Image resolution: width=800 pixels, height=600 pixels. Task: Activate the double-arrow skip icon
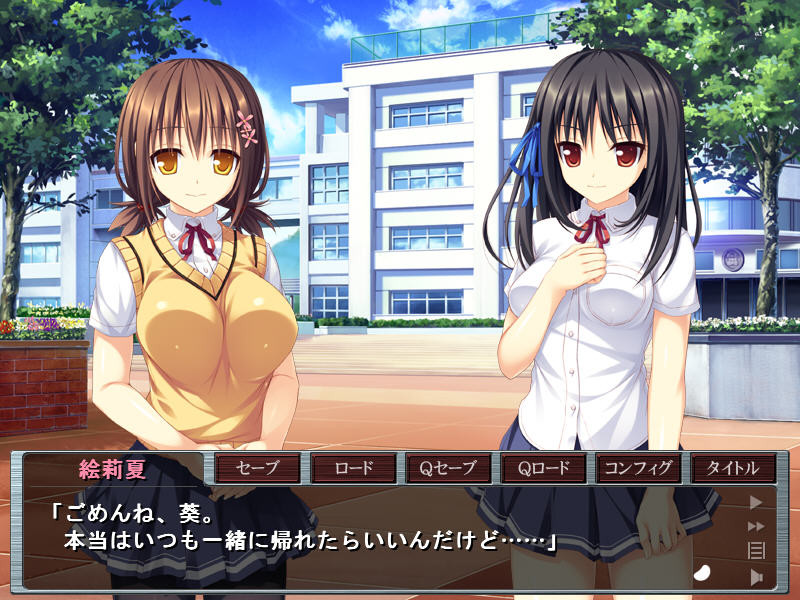tap(756, 526)
